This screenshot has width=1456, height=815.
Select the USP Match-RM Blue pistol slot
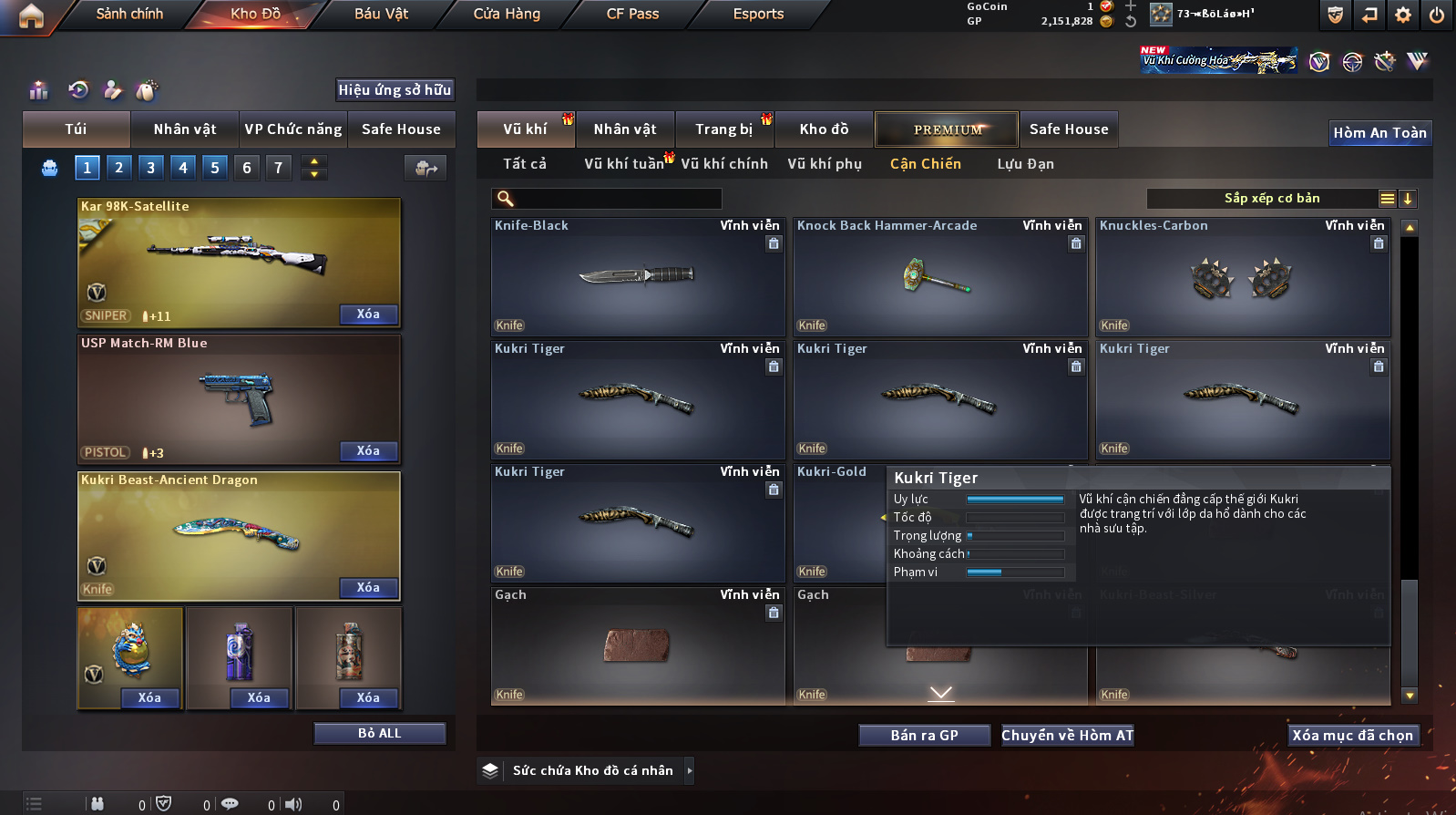pos(239,399)
